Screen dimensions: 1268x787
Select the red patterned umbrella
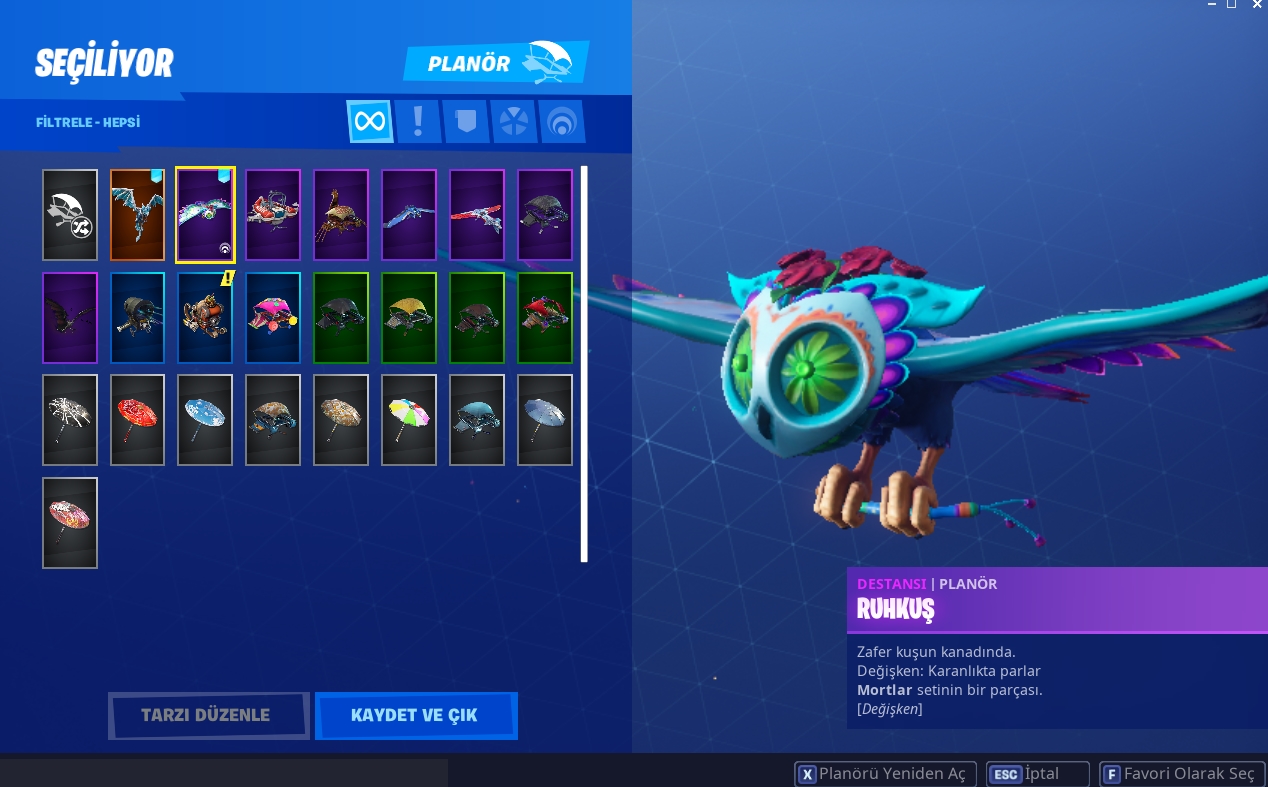tap(137, 420)
